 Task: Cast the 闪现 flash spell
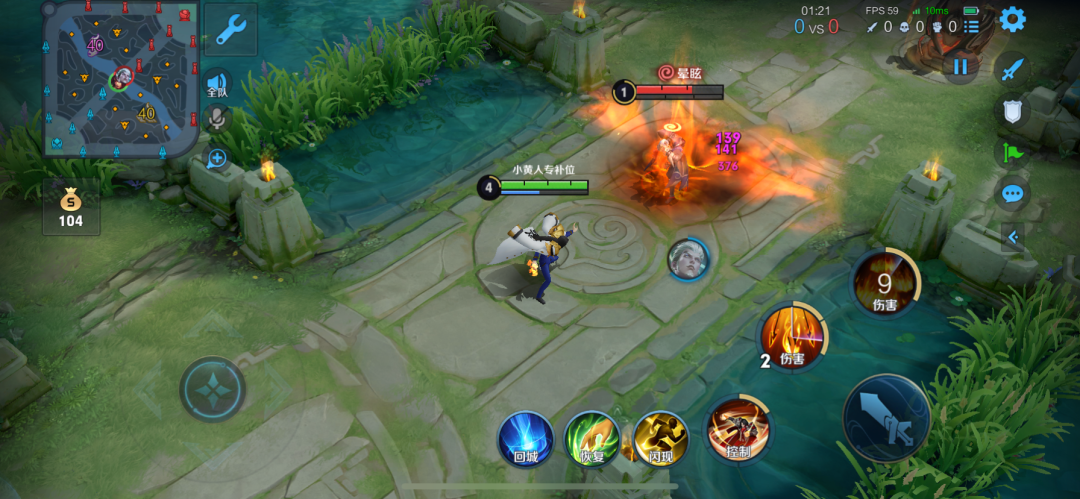pos(660,440)
